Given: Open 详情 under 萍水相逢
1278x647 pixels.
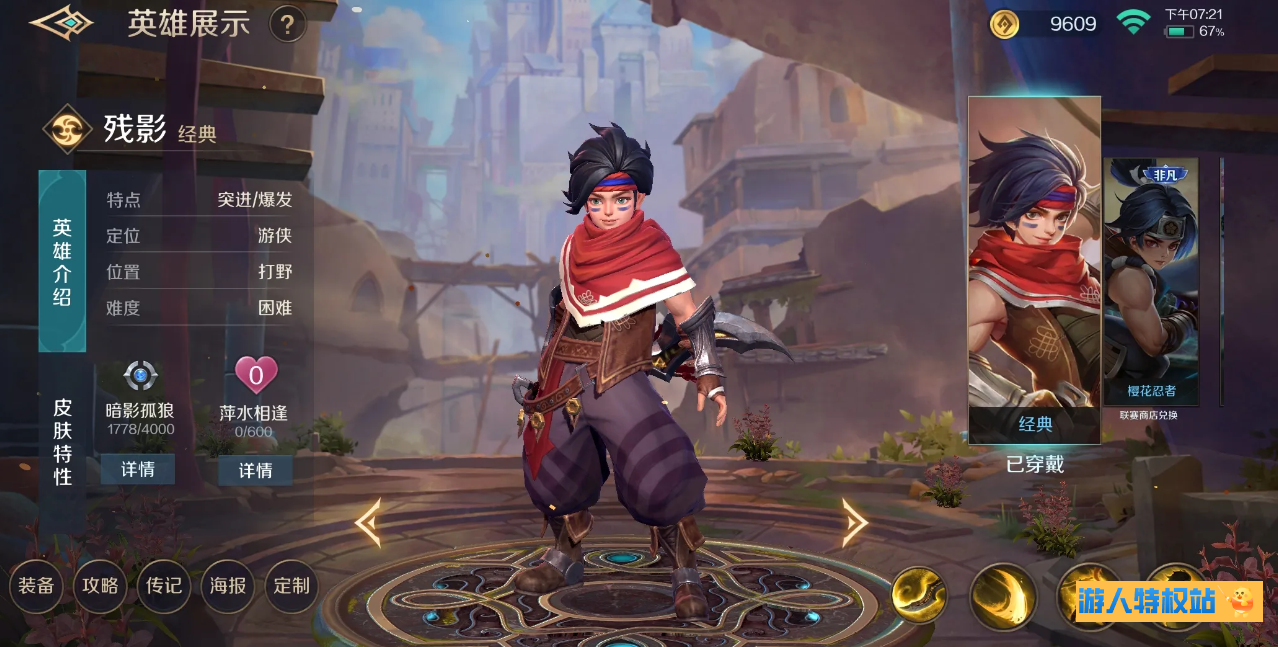Looking at the screenshot, I should 255,470.
